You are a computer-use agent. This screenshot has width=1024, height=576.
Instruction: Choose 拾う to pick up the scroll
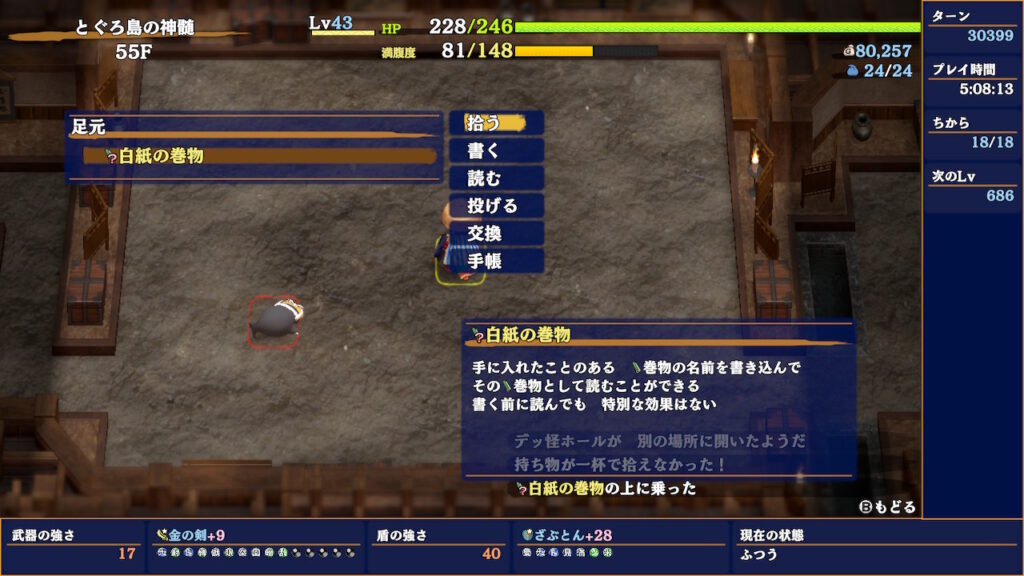(496, 123)
